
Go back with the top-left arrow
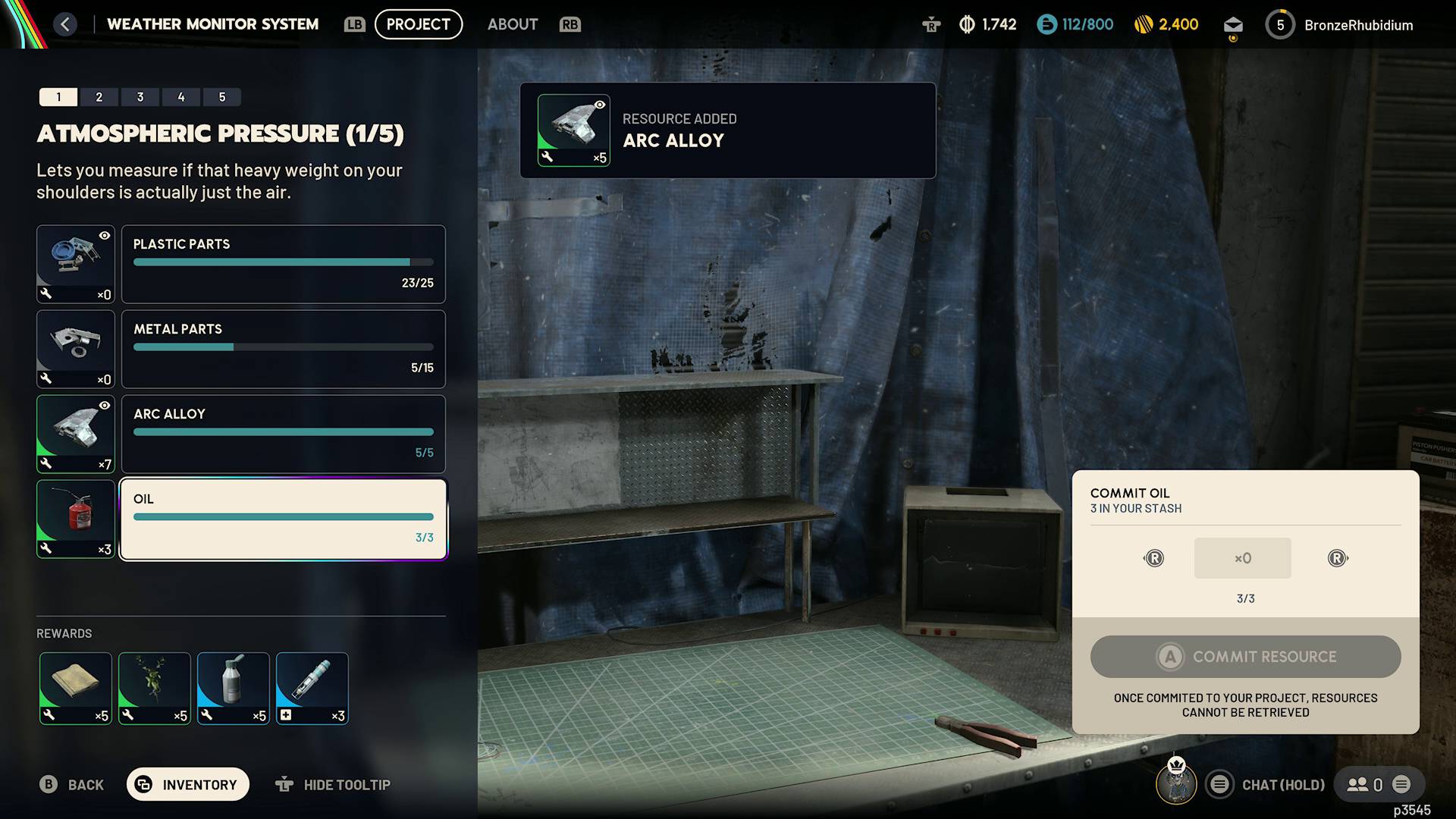(65, 24)
